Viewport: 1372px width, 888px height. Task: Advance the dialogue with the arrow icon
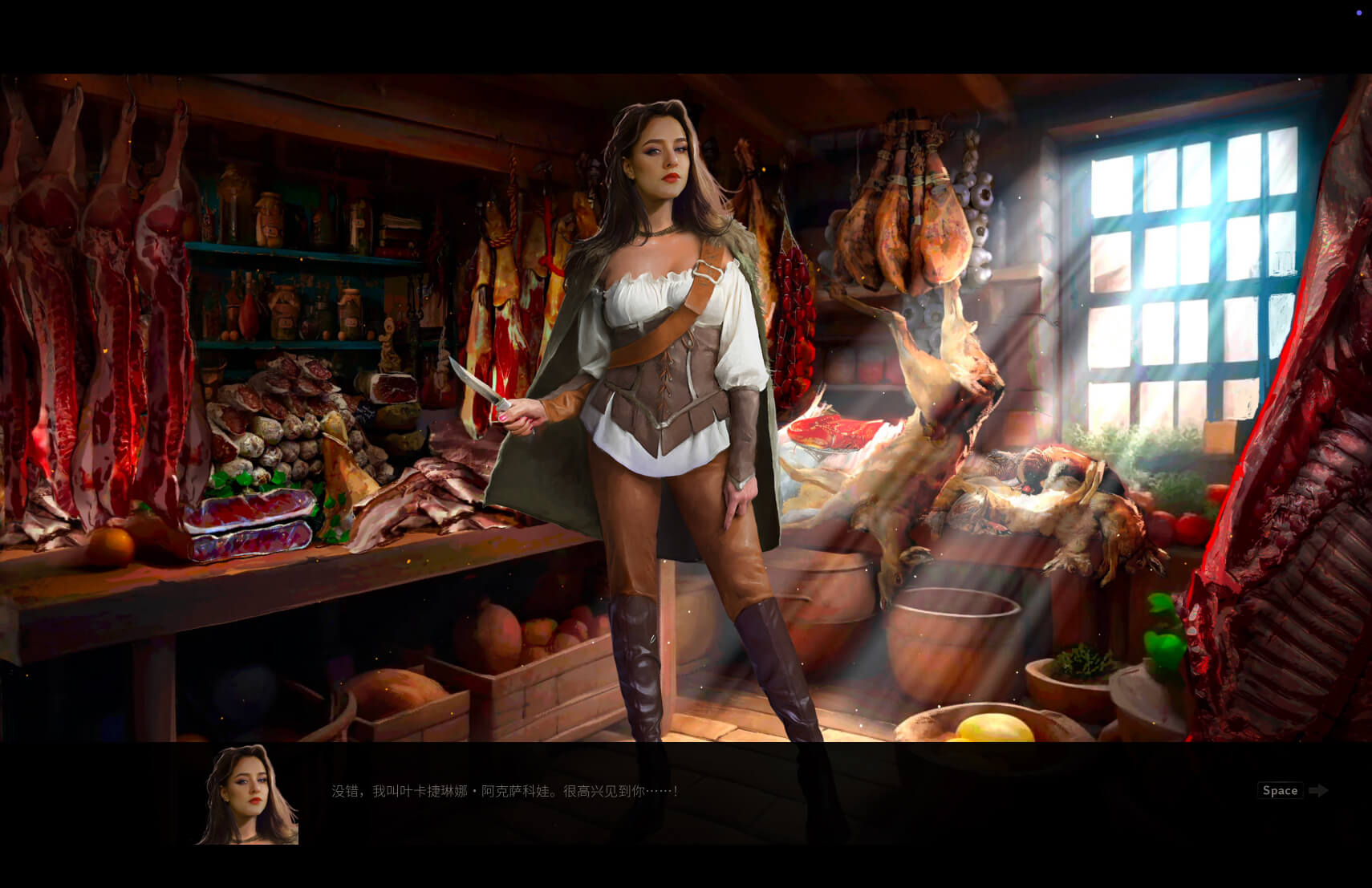(x=1317, y=791)
